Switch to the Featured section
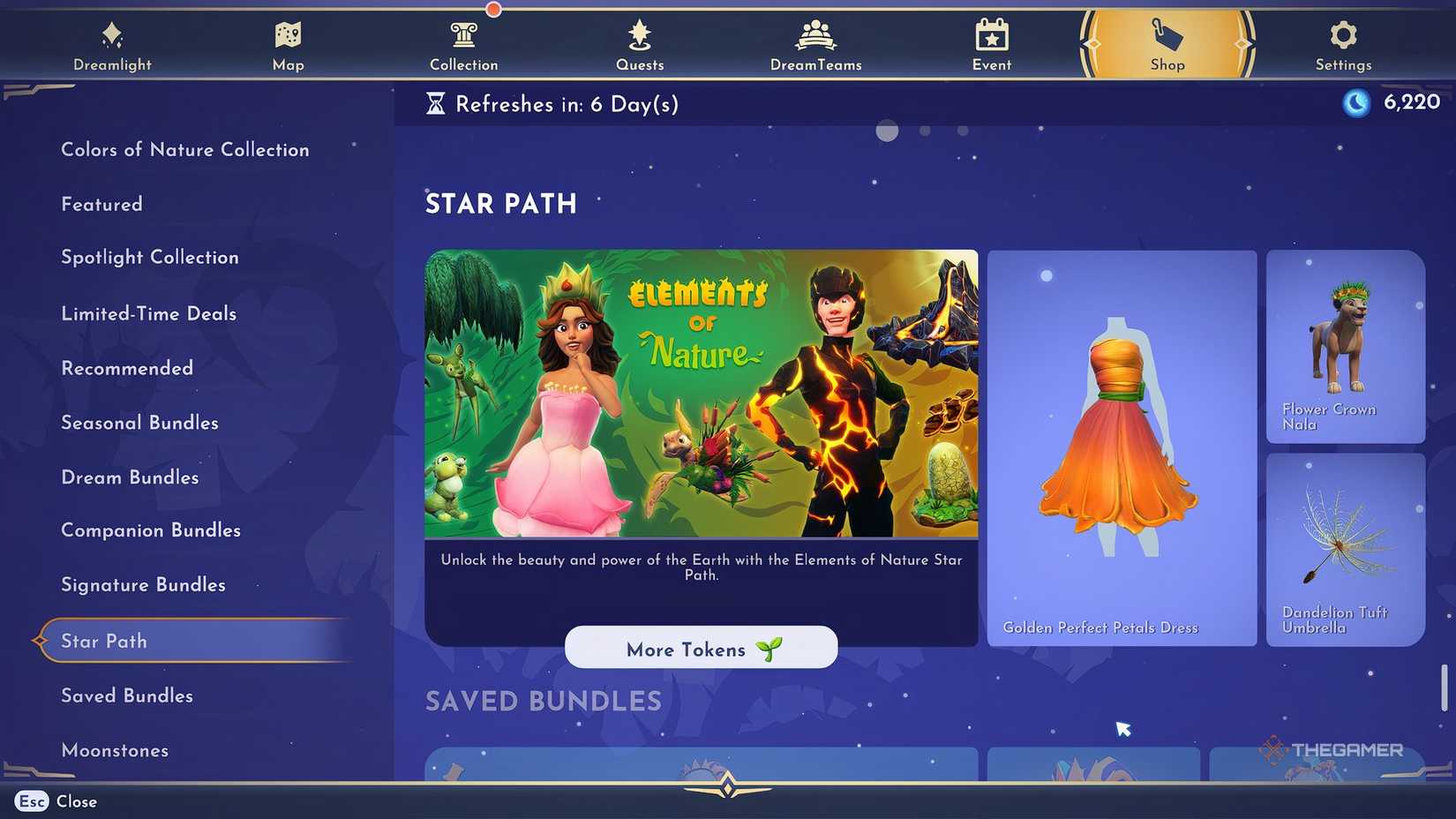The width and height of the screenshot is (1456, 819). tap(101, 204)
